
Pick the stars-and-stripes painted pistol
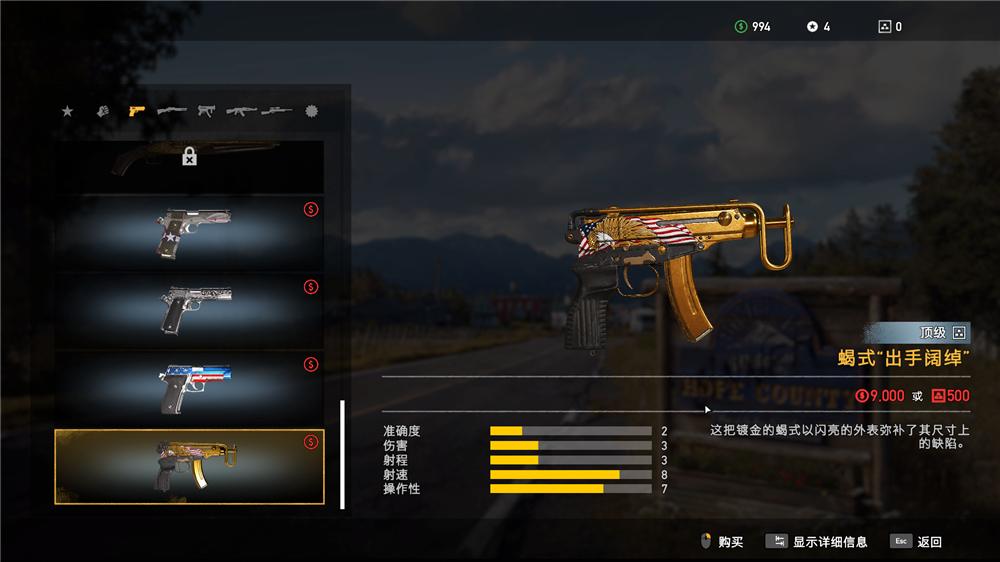tap(189, 388)
